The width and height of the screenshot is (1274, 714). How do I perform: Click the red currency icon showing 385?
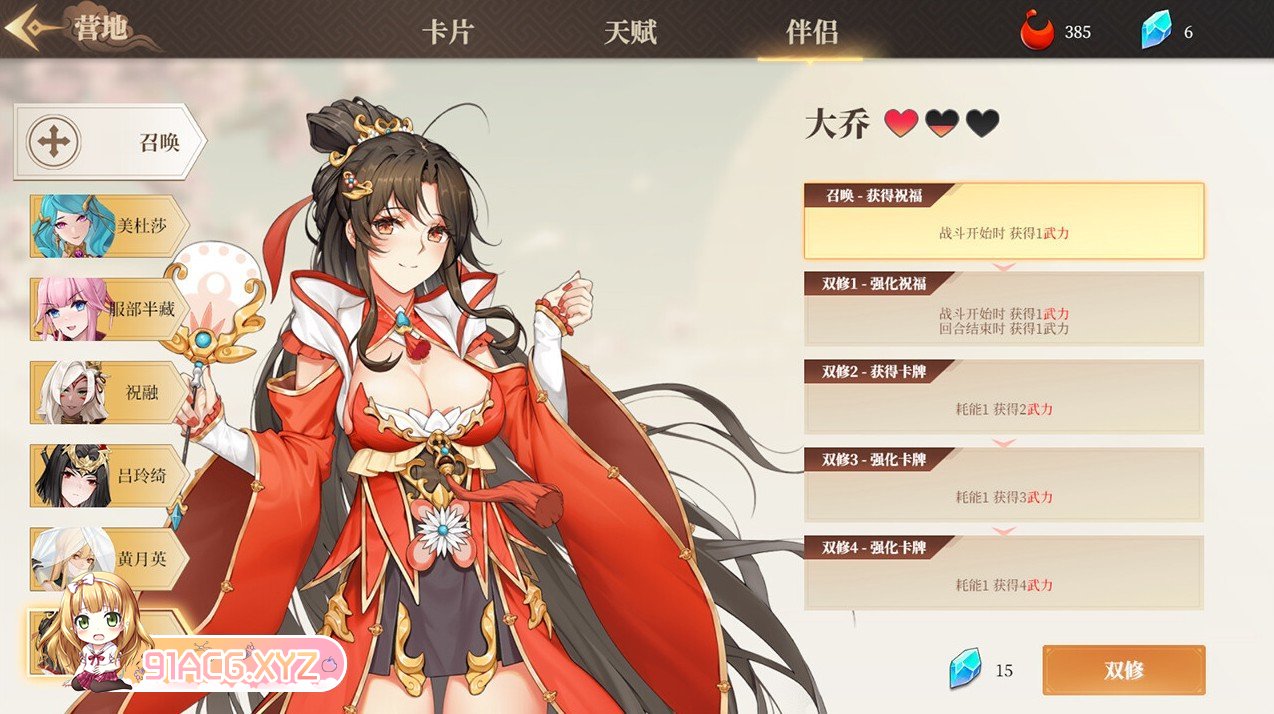coord(1038,31)
